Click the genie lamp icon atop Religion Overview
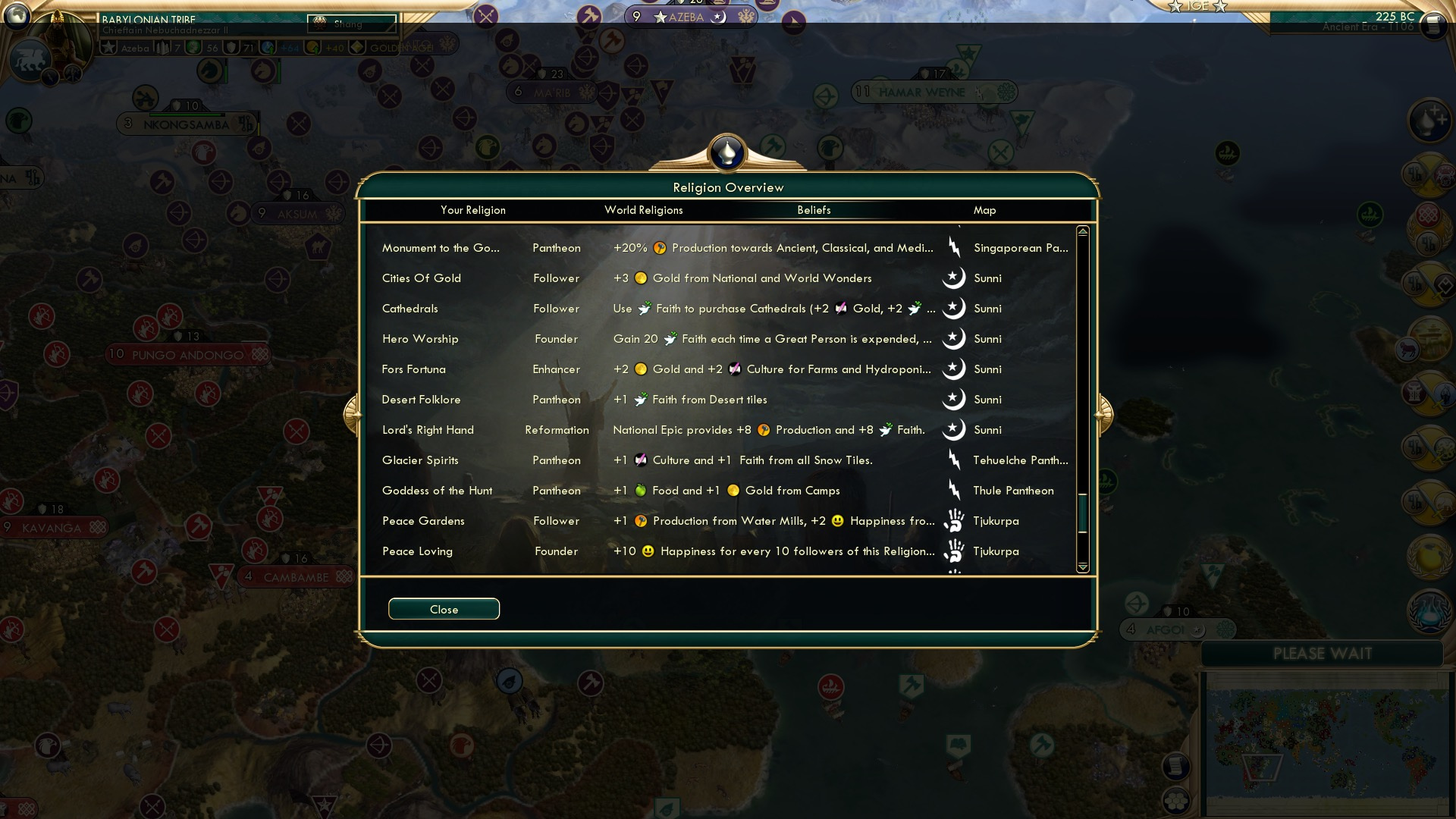The image size is (1456, 819). (726, 152)
